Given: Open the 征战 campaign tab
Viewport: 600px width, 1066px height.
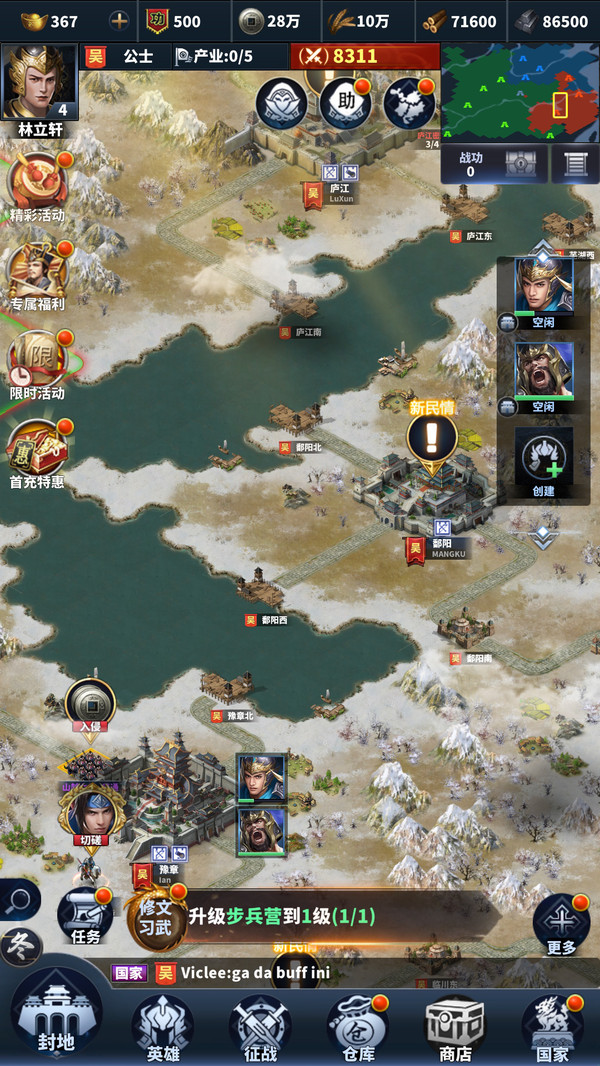Looking at the screenshot, I should (260, 1025).
